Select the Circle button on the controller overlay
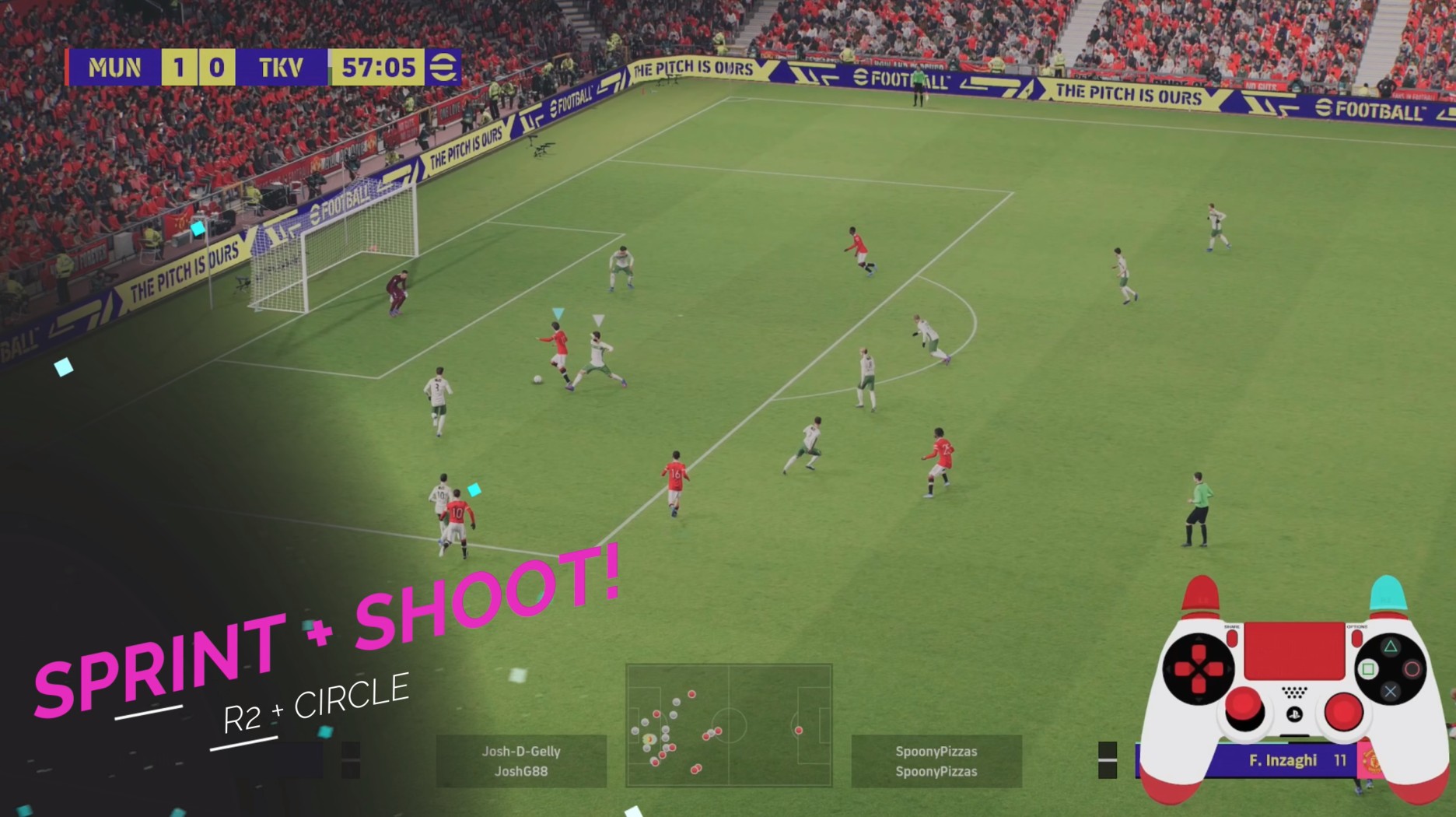This screenshot has height=817, width=1456. pyautogui.click(x=1413, y=668)
